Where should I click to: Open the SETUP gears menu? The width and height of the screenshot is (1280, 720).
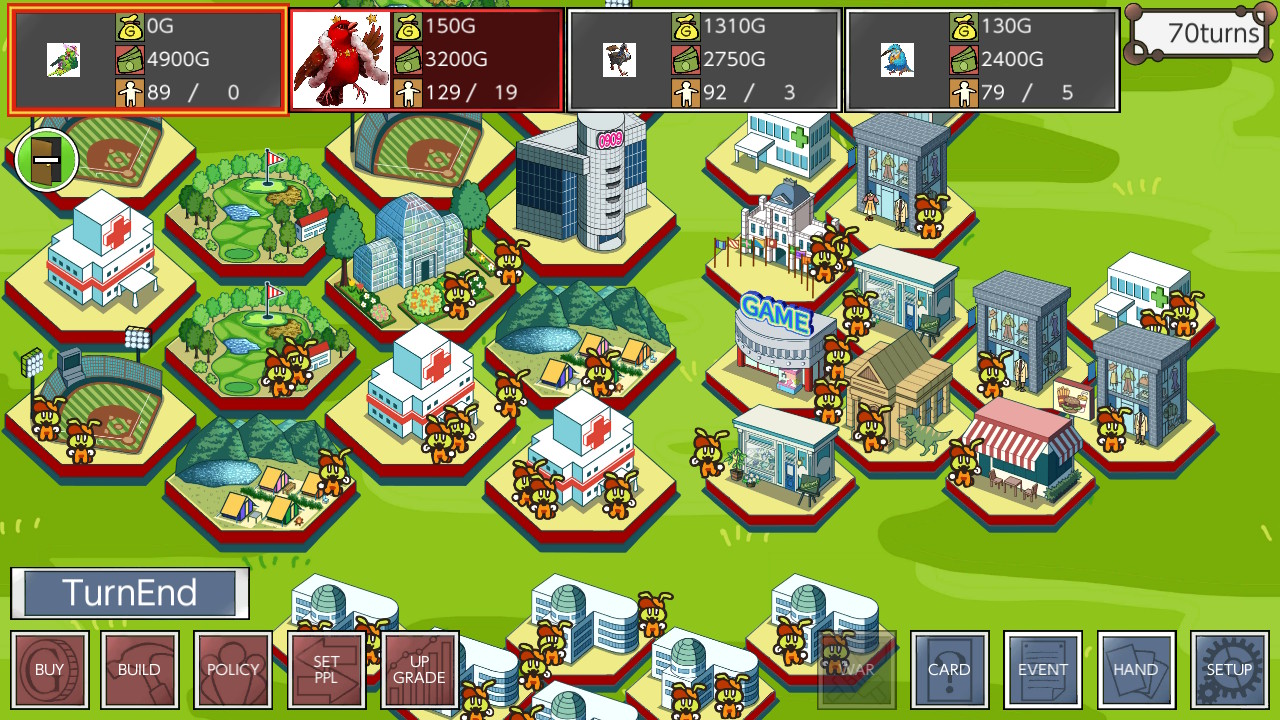(x=1228, y=669)
